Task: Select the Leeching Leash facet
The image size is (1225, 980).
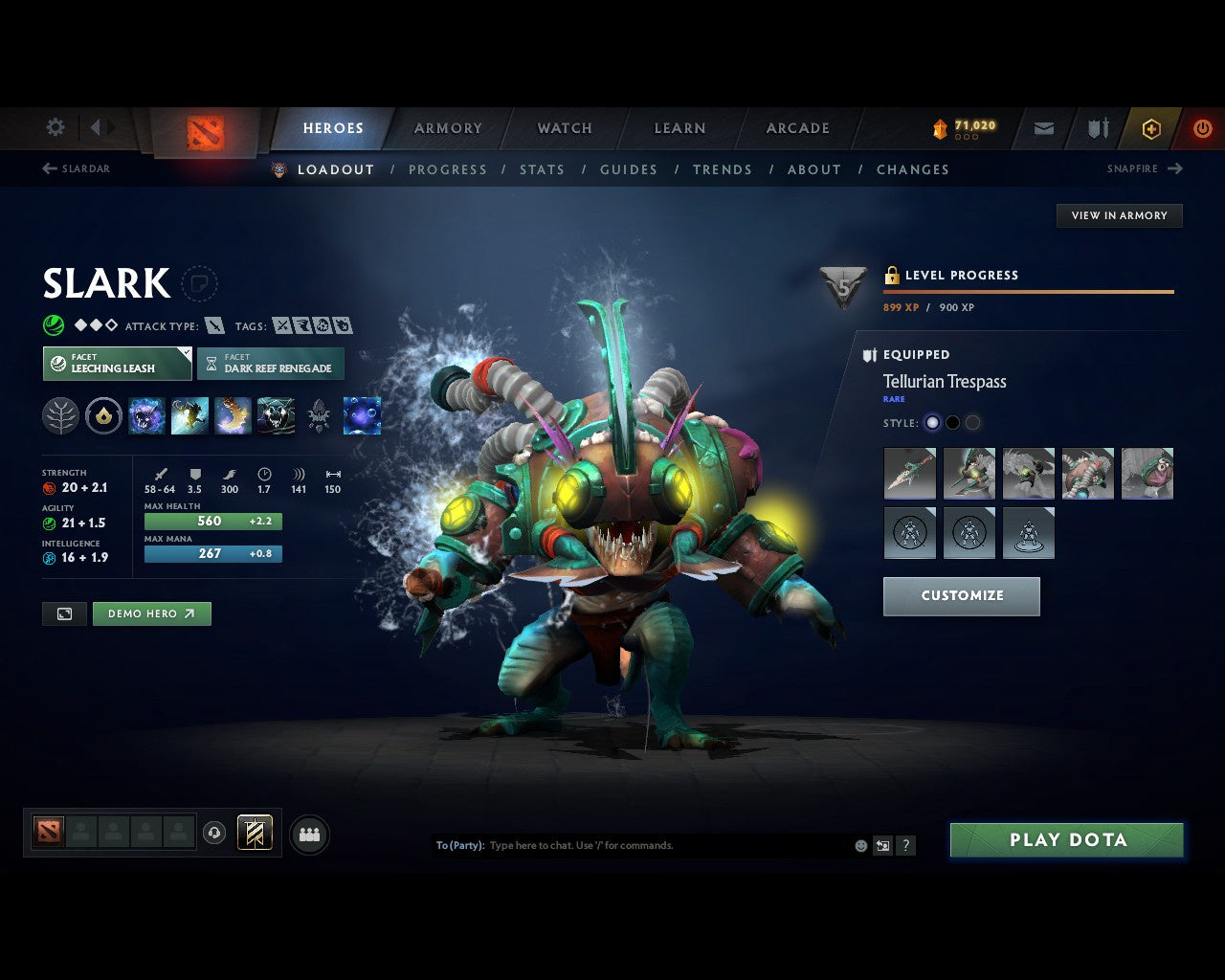Action: (116, 364)
